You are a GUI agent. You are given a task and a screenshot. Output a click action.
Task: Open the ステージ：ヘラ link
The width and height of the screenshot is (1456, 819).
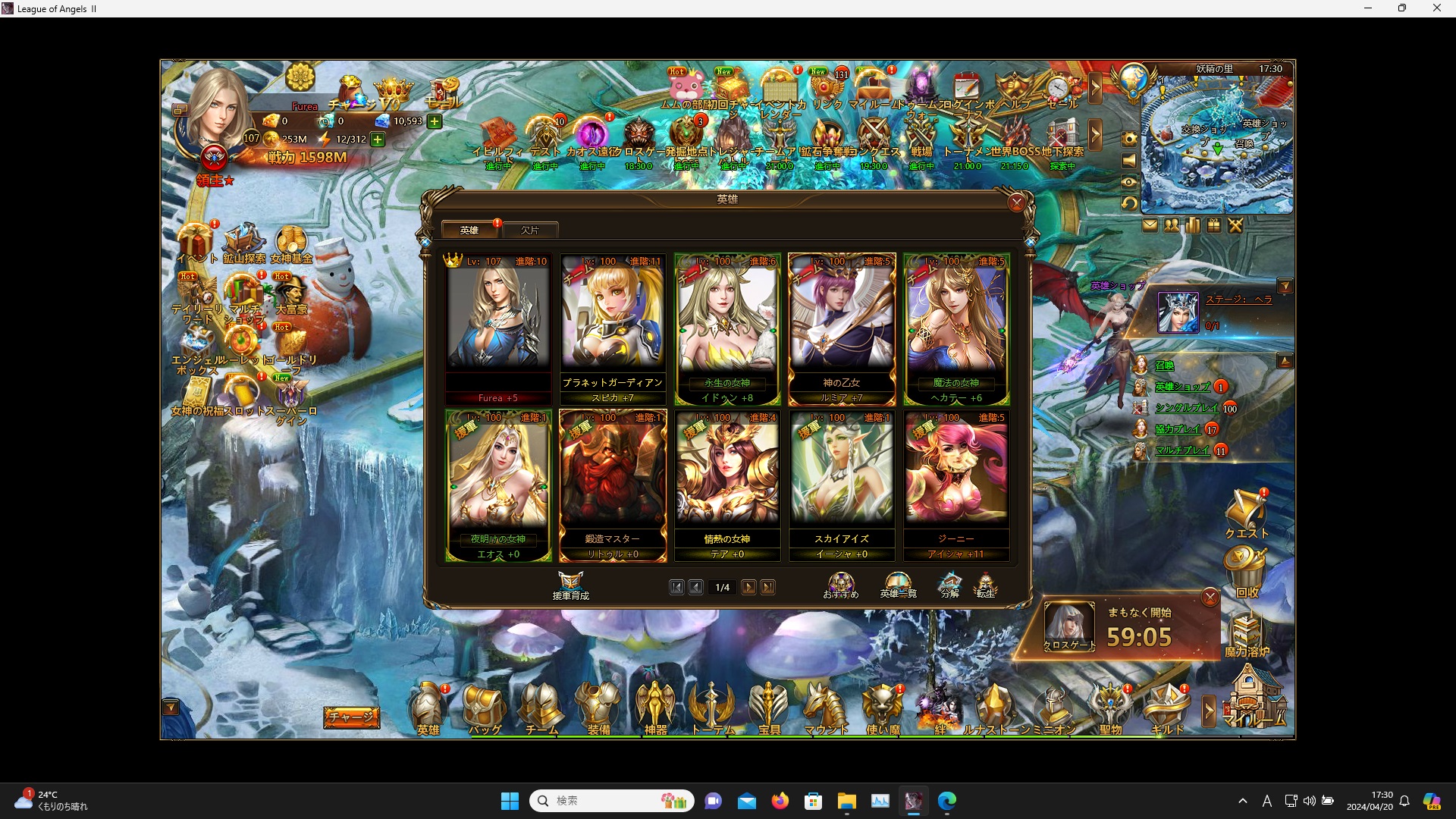(x=1238, y=299)
